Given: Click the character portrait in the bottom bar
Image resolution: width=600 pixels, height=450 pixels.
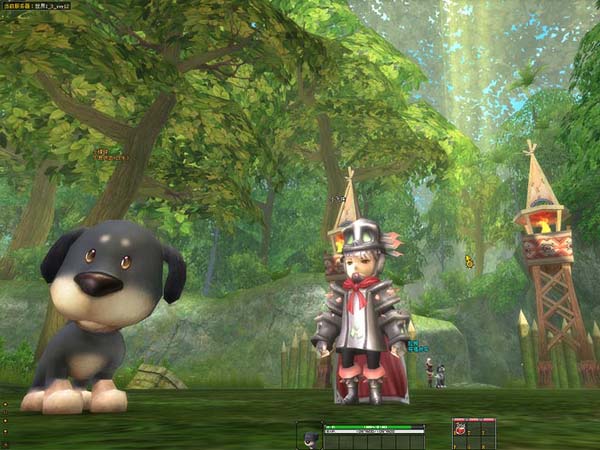Looking at the screenshot, I should (x=310, y=437).
